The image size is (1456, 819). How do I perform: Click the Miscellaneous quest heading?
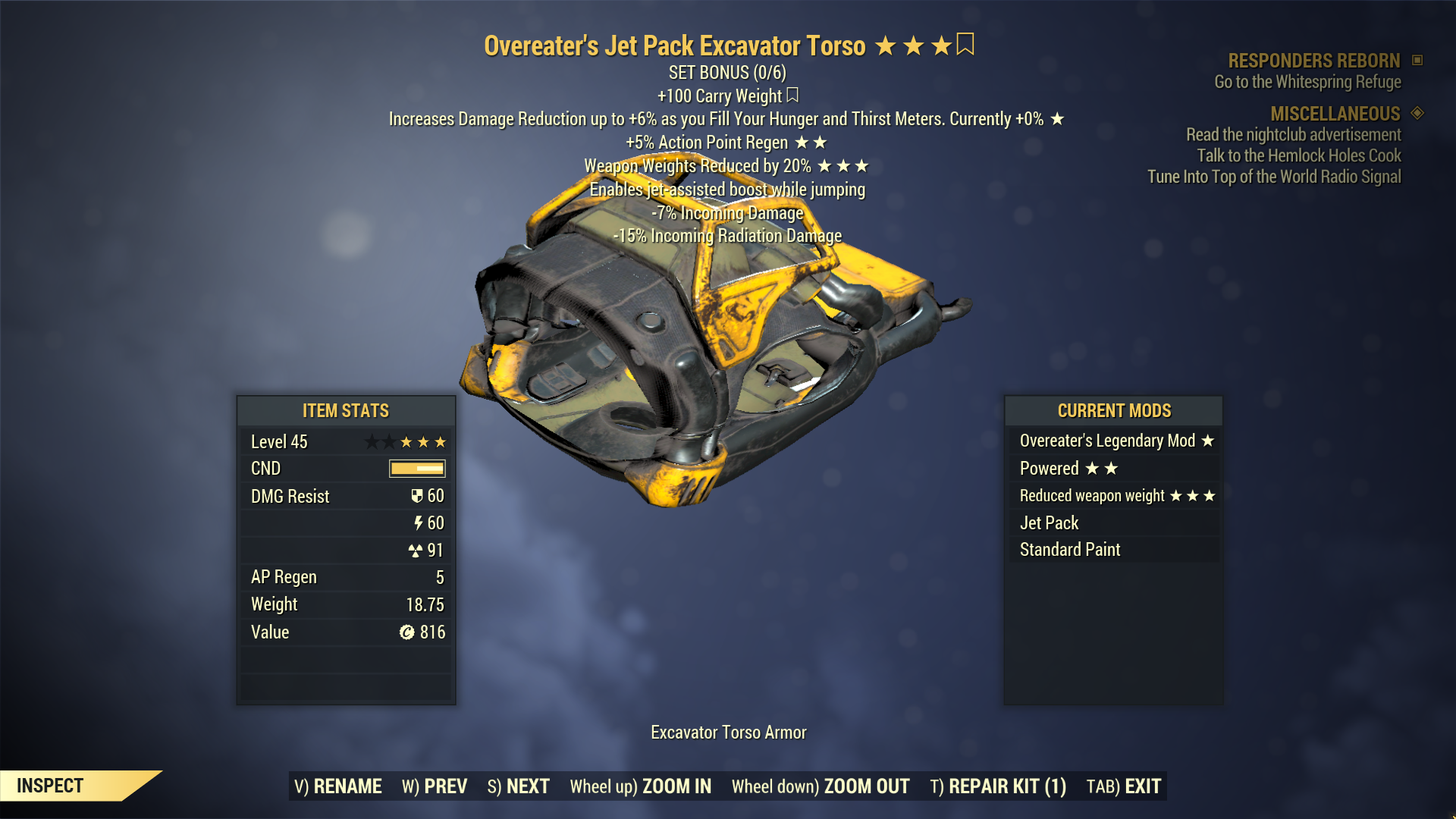(1335, 114)
